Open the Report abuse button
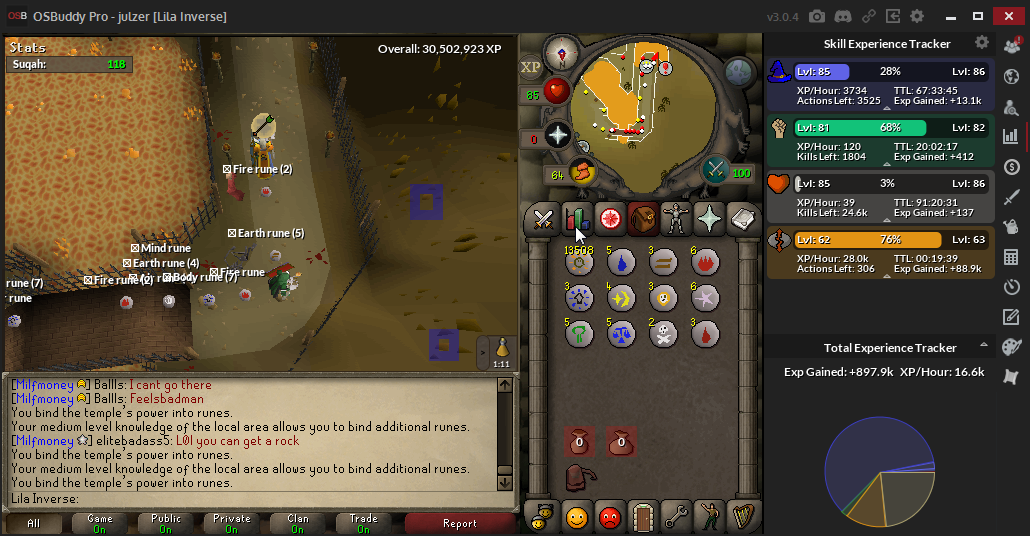1030x536 pixels. coord(459,523)
